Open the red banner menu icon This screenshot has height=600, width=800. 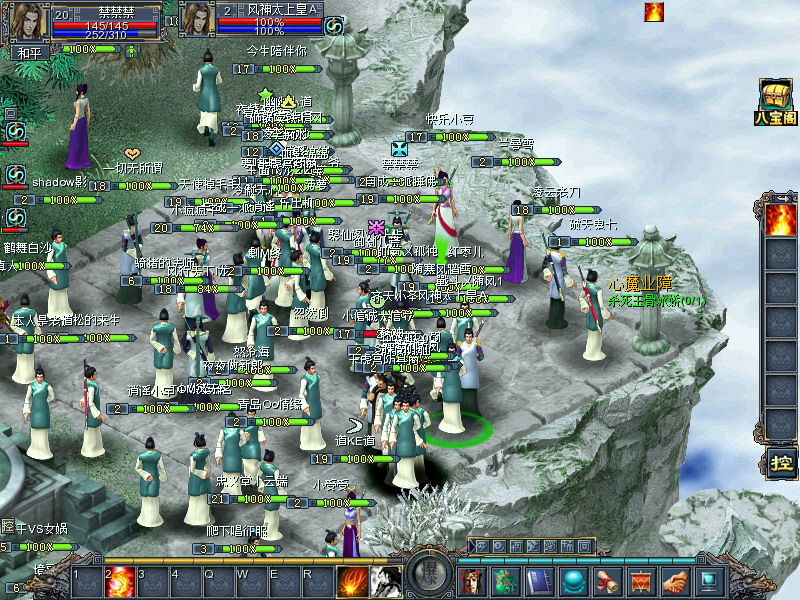click(641, 581)
